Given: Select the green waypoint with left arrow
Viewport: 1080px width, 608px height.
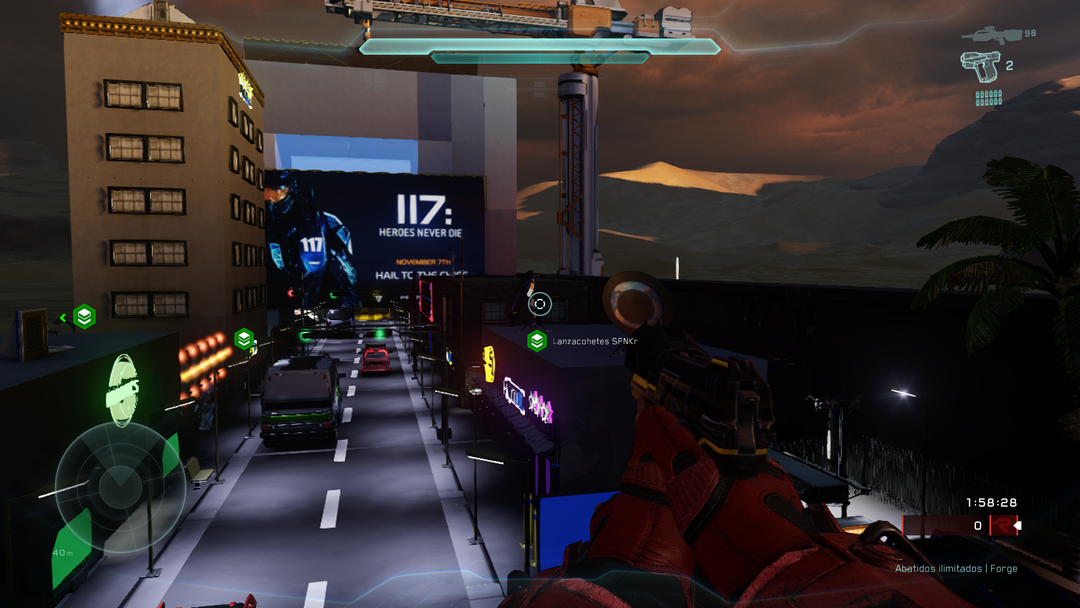Looking at the screenshot, I should tap(84, 317).
